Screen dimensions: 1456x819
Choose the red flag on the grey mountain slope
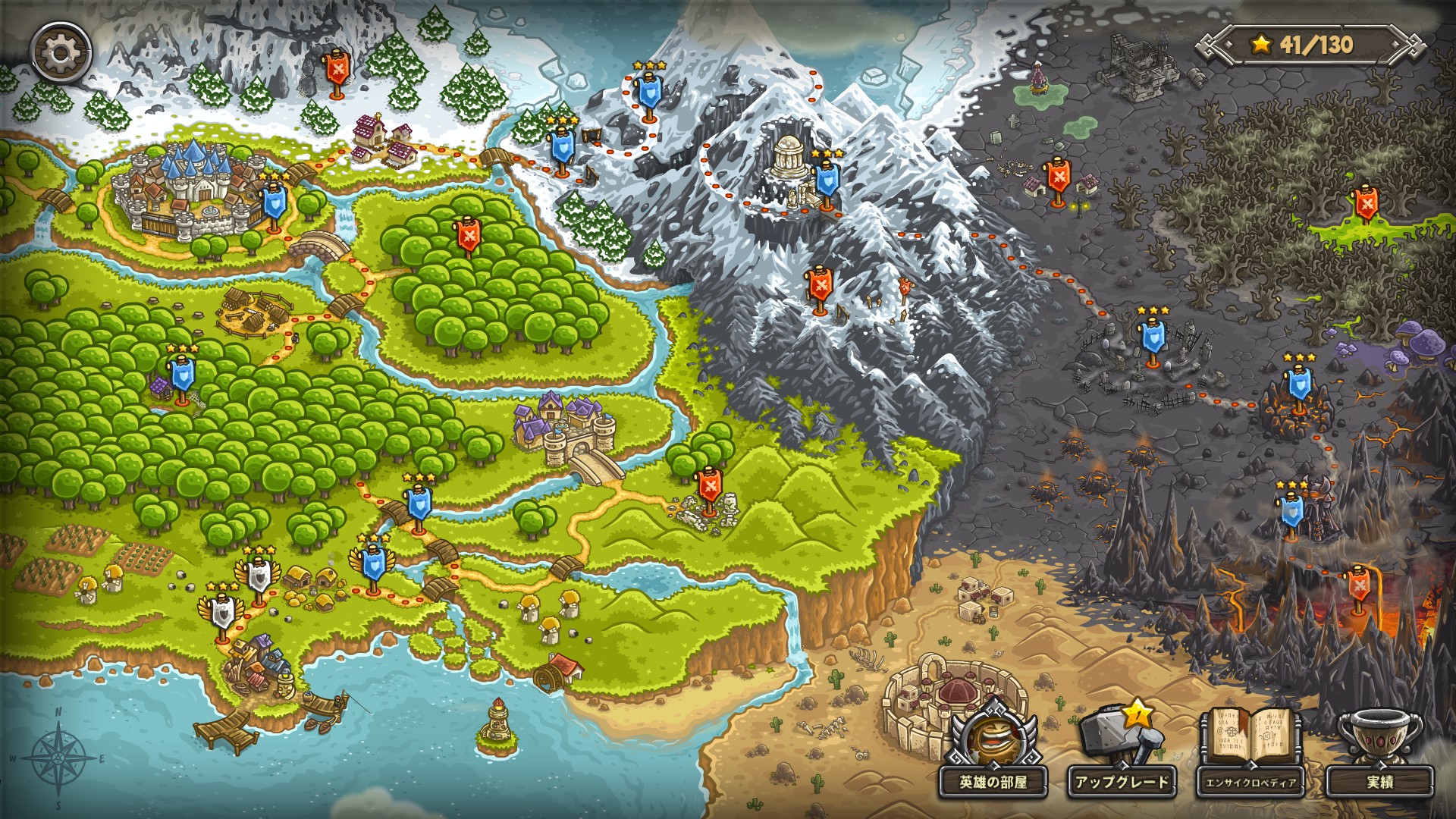(819, 286)
